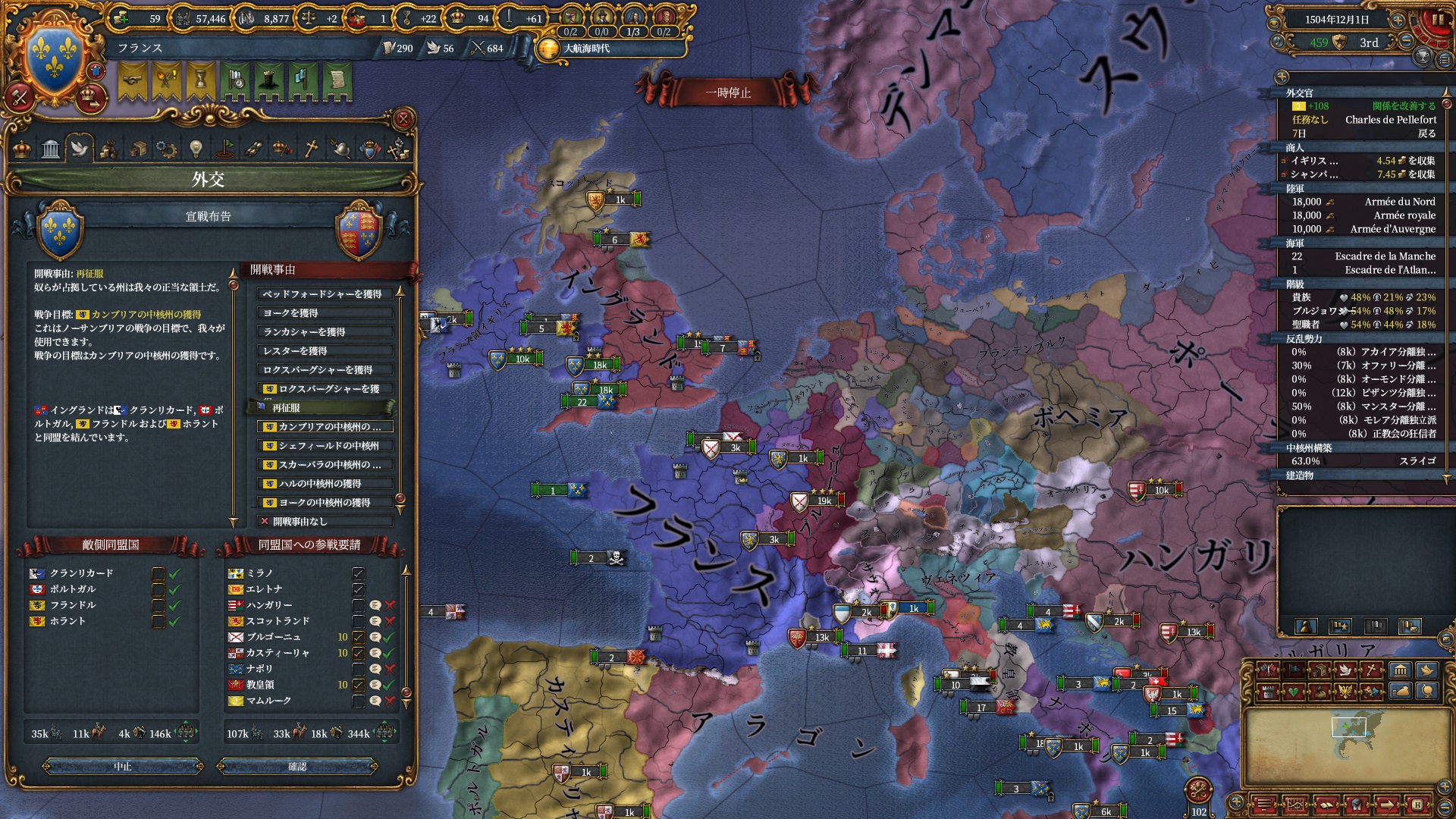Select the ヨークを獲得 casus belli
This screenshot has width=1456, height=819.
pos(325,313)
